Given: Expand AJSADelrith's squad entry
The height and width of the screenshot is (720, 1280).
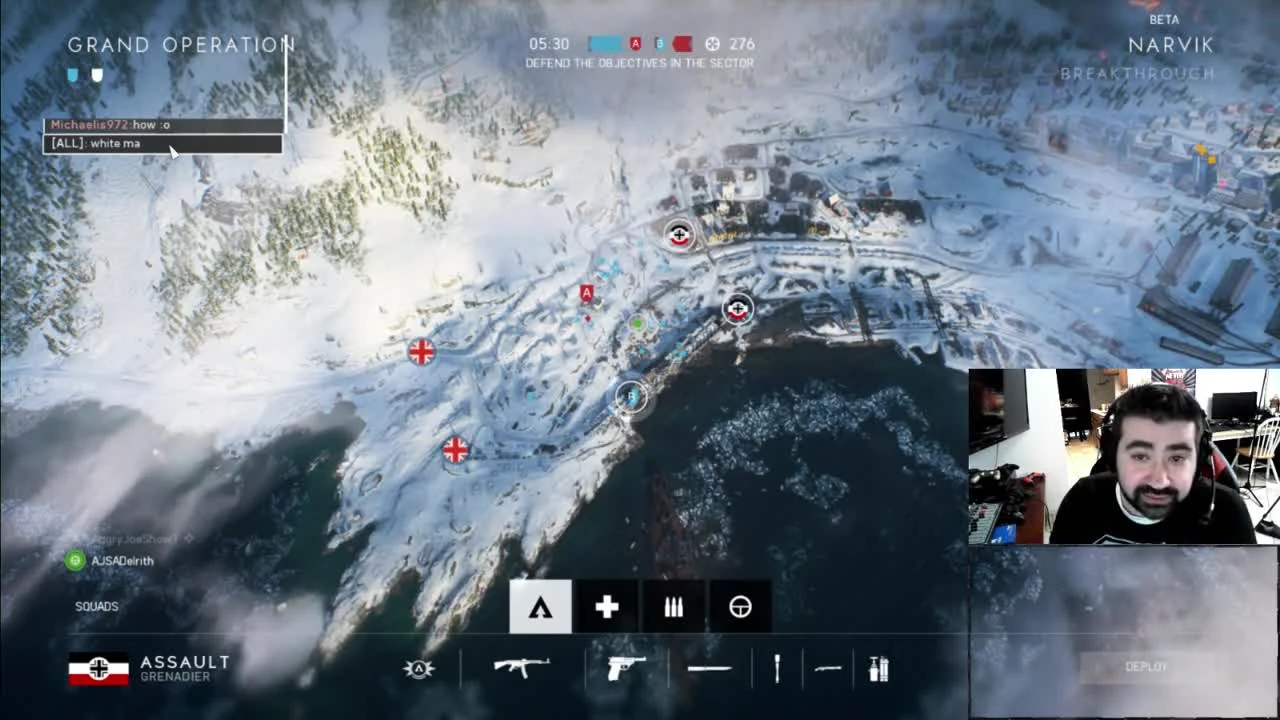Looking at the screenshot, I should pos(113,561).
